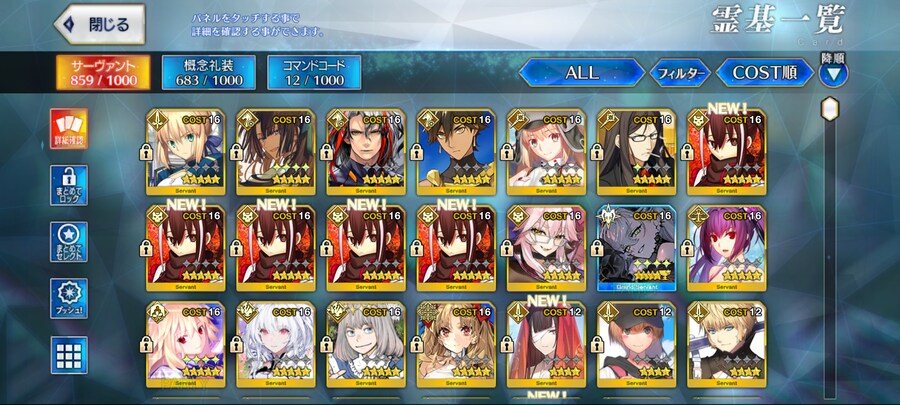Change the grid layout view icon
The width and height of the screenshot is (900, 405).
(x=69, y=354)
